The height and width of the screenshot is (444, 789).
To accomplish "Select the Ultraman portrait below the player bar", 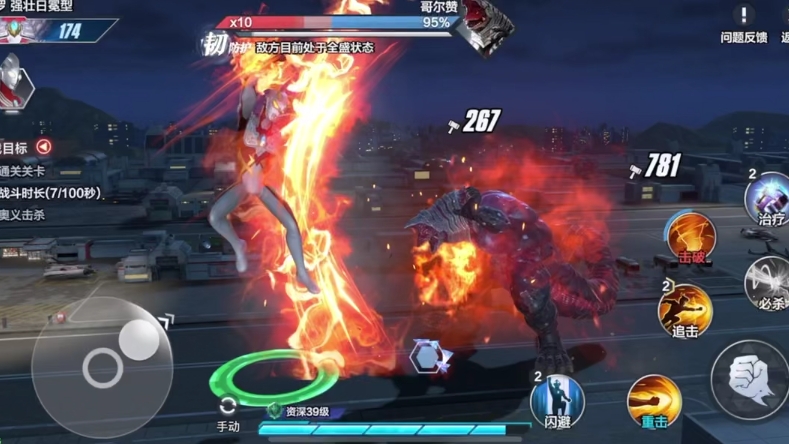I will (14, 82).
